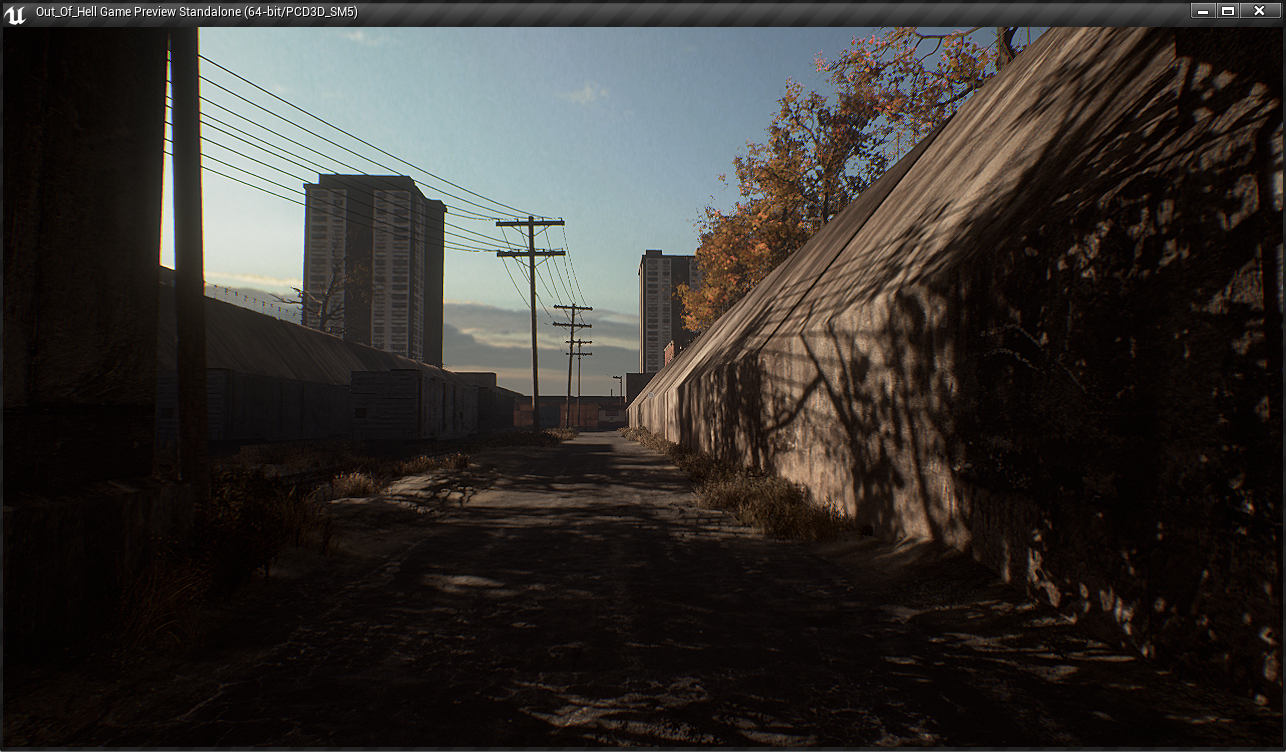Close the game preview window
Image resolution: width=1286 pixels, height=752 pixels.
[1259, 11]
